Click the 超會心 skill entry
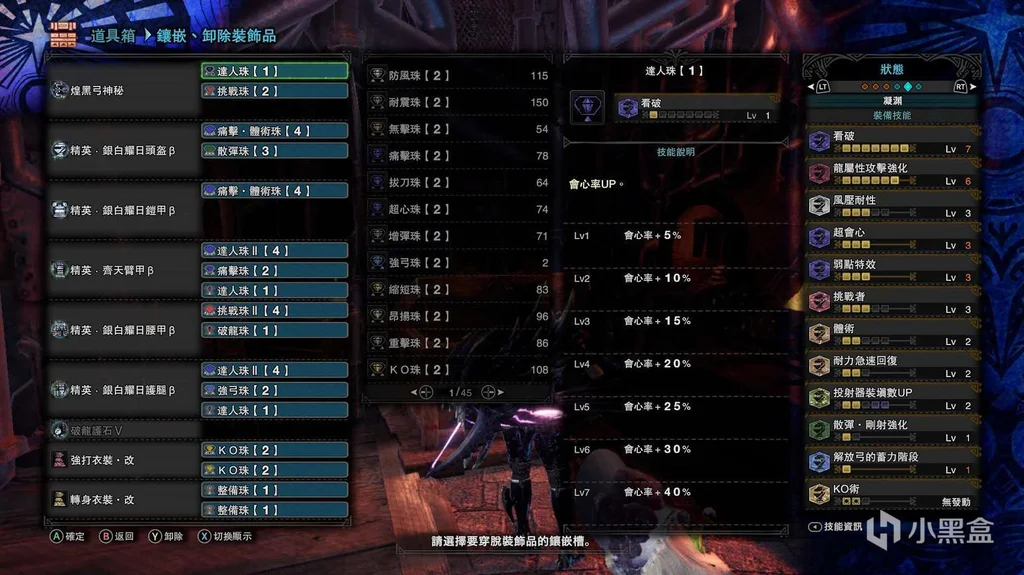Image resolution: width=1024 pixels, height=575 pixels. (892, 238)
